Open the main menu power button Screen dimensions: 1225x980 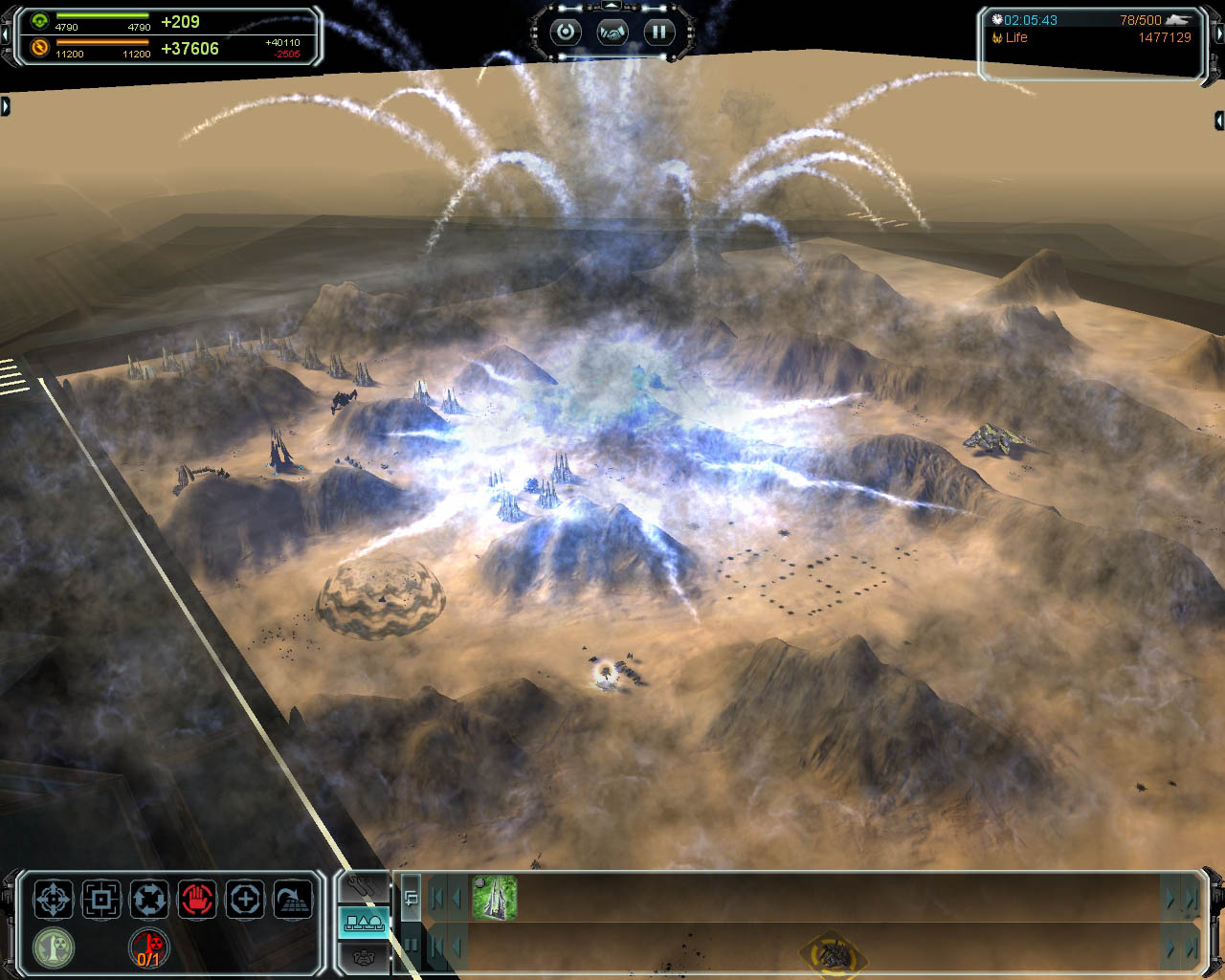coord(566,32)
